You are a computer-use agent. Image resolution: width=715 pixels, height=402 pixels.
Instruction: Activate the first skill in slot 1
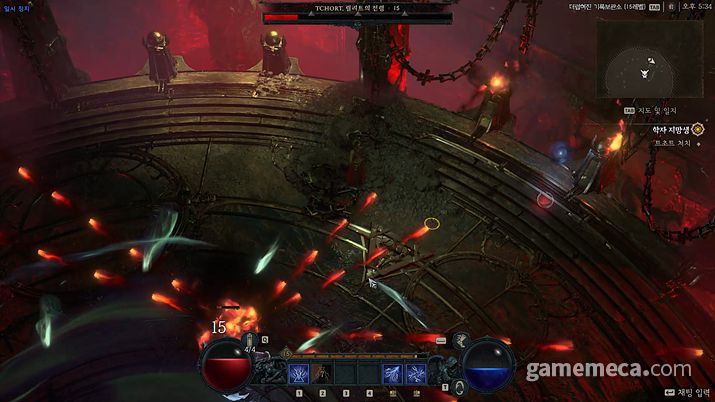click(298, 374)
